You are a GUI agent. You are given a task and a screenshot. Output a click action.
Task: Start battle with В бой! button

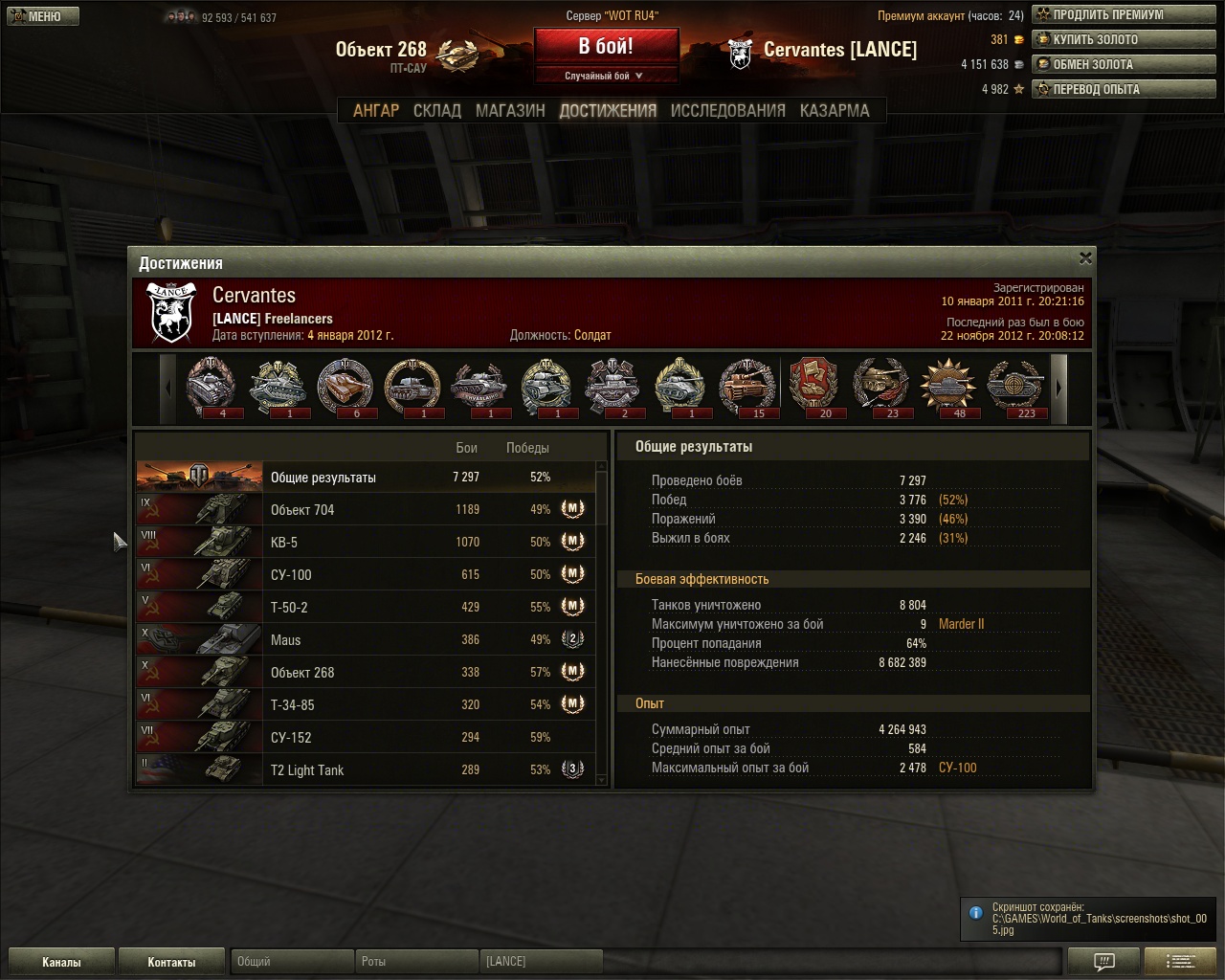coord(606,47)
